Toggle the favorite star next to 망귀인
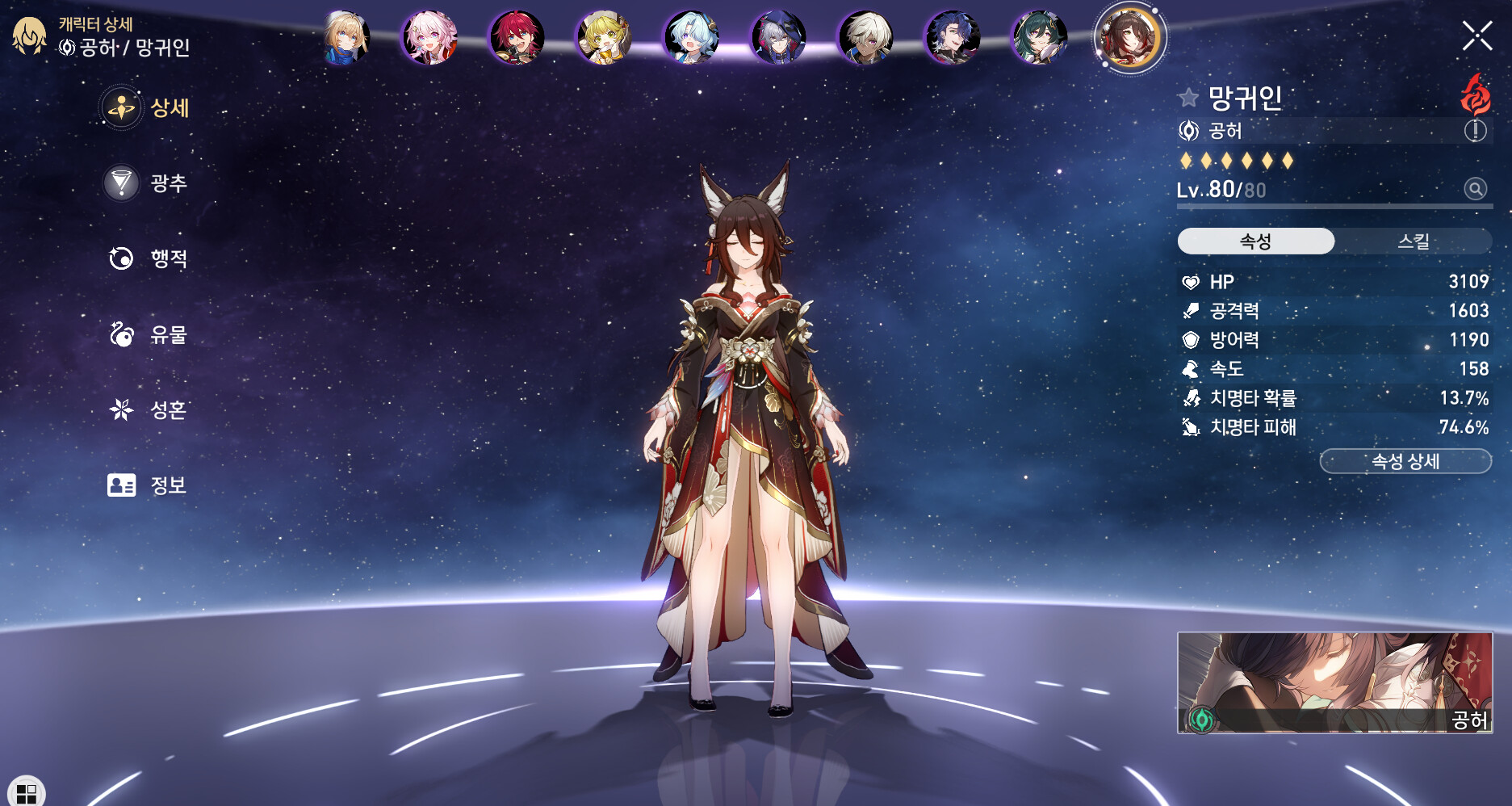Screen dimensions: 1512x806 [1187, 99]
